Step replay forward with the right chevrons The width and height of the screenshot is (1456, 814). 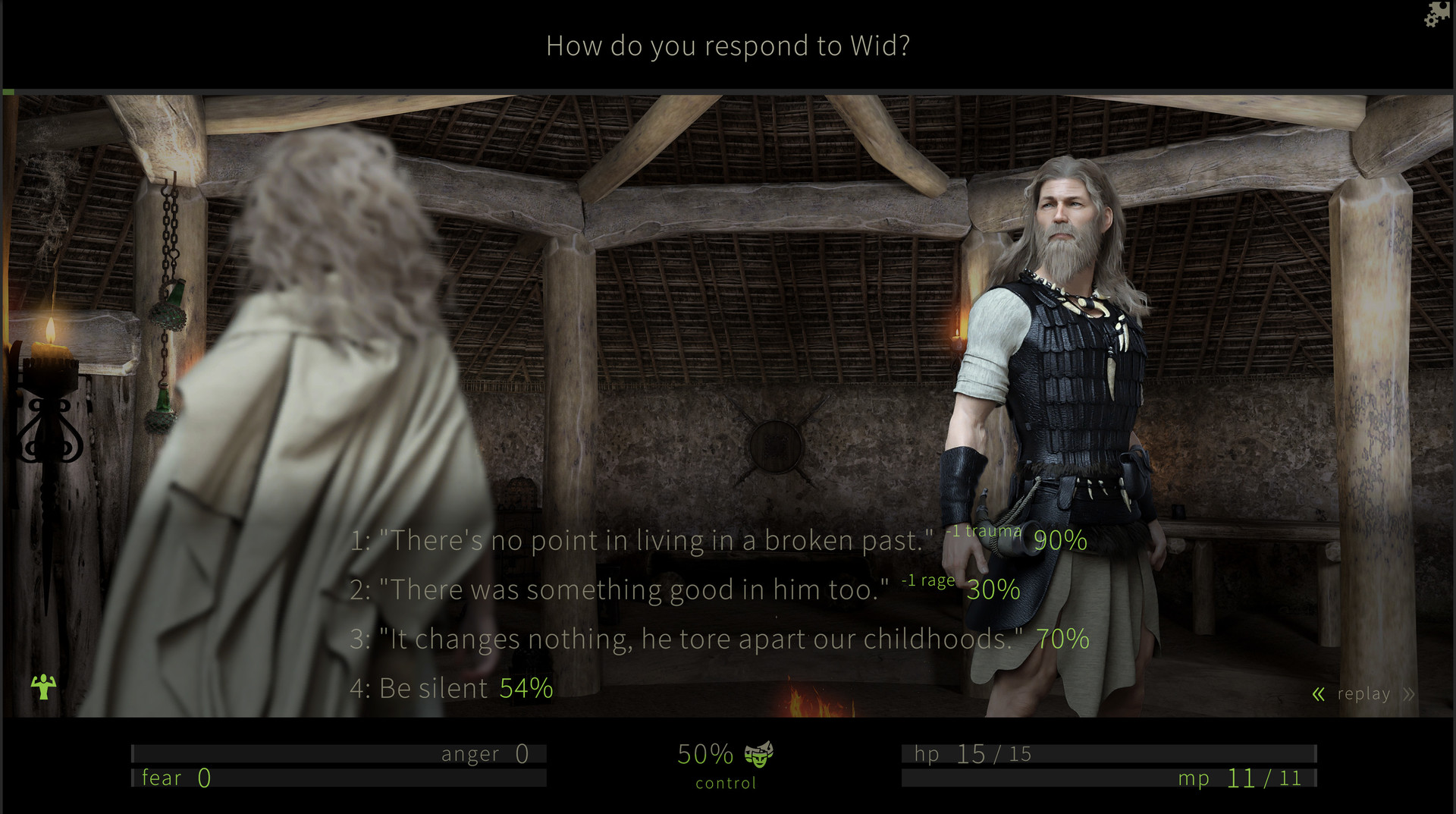1409,694
